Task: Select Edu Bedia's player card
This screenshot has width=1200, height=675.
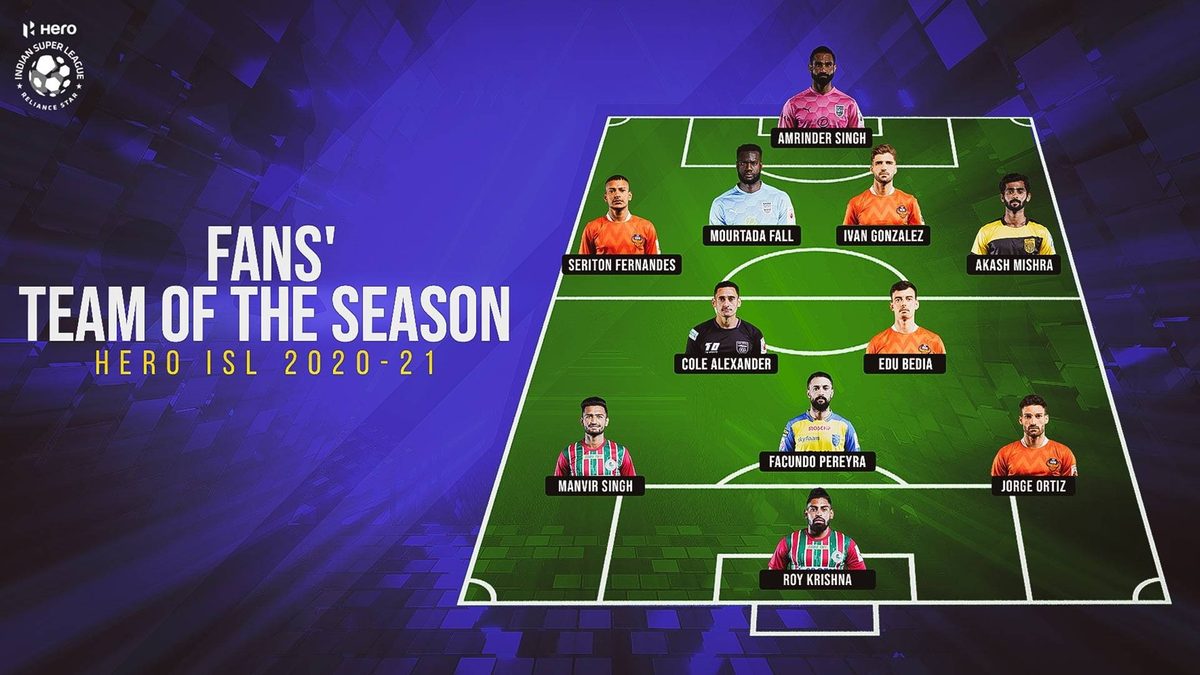Action: (x=904, y=332)
